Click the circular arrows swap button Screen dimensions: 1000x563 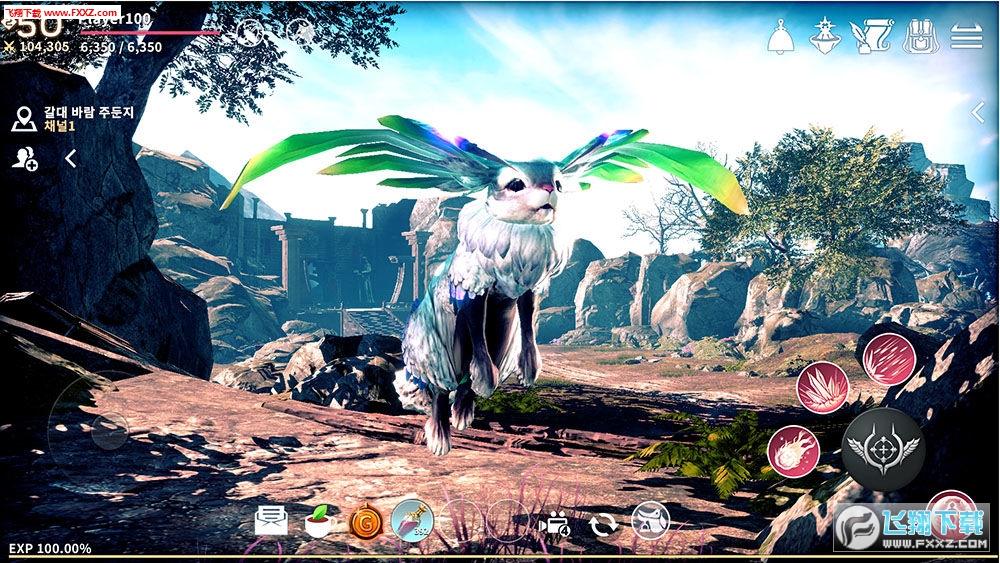[603, 522]
